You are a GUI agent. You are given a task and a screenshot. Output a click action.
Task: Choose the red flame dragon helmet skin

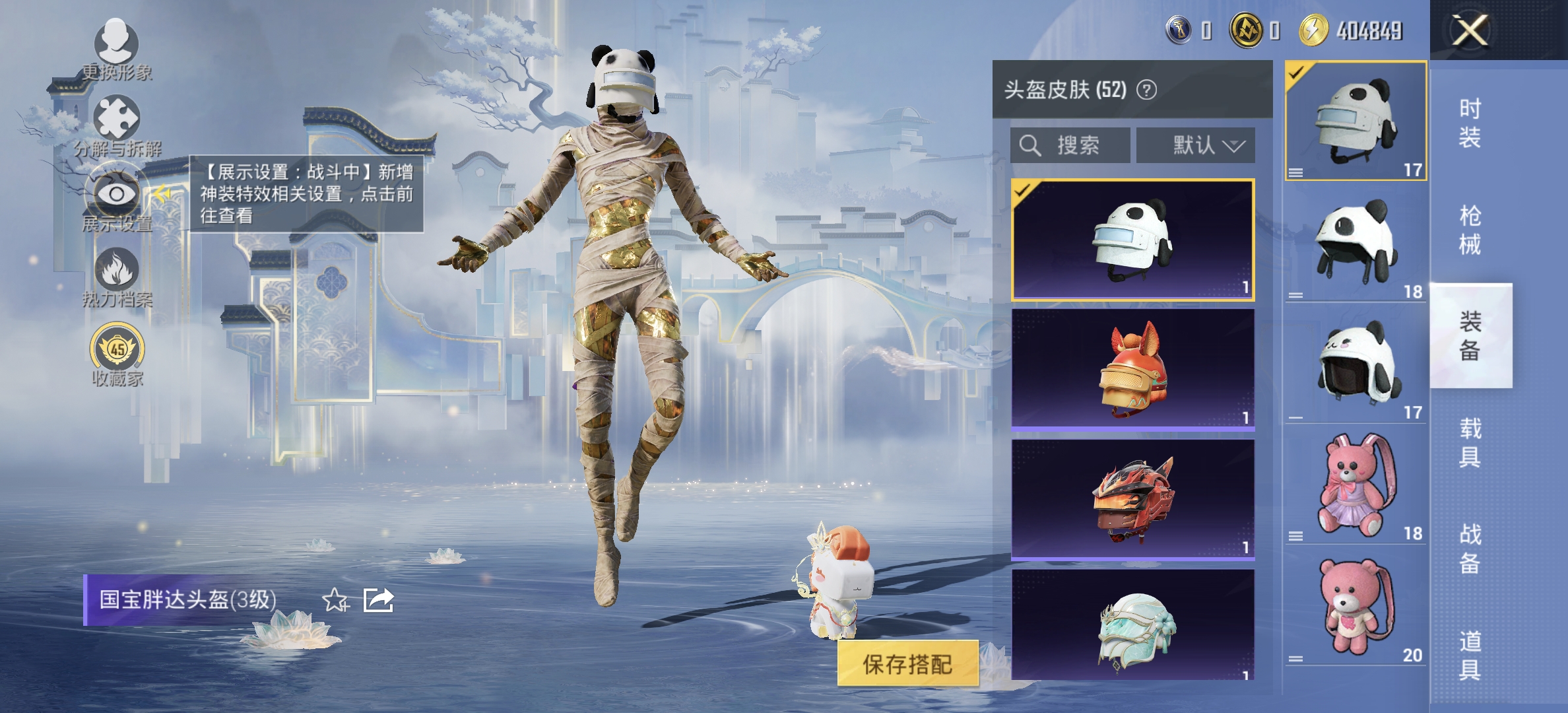pyautogui.click(x=1132, y=499)
